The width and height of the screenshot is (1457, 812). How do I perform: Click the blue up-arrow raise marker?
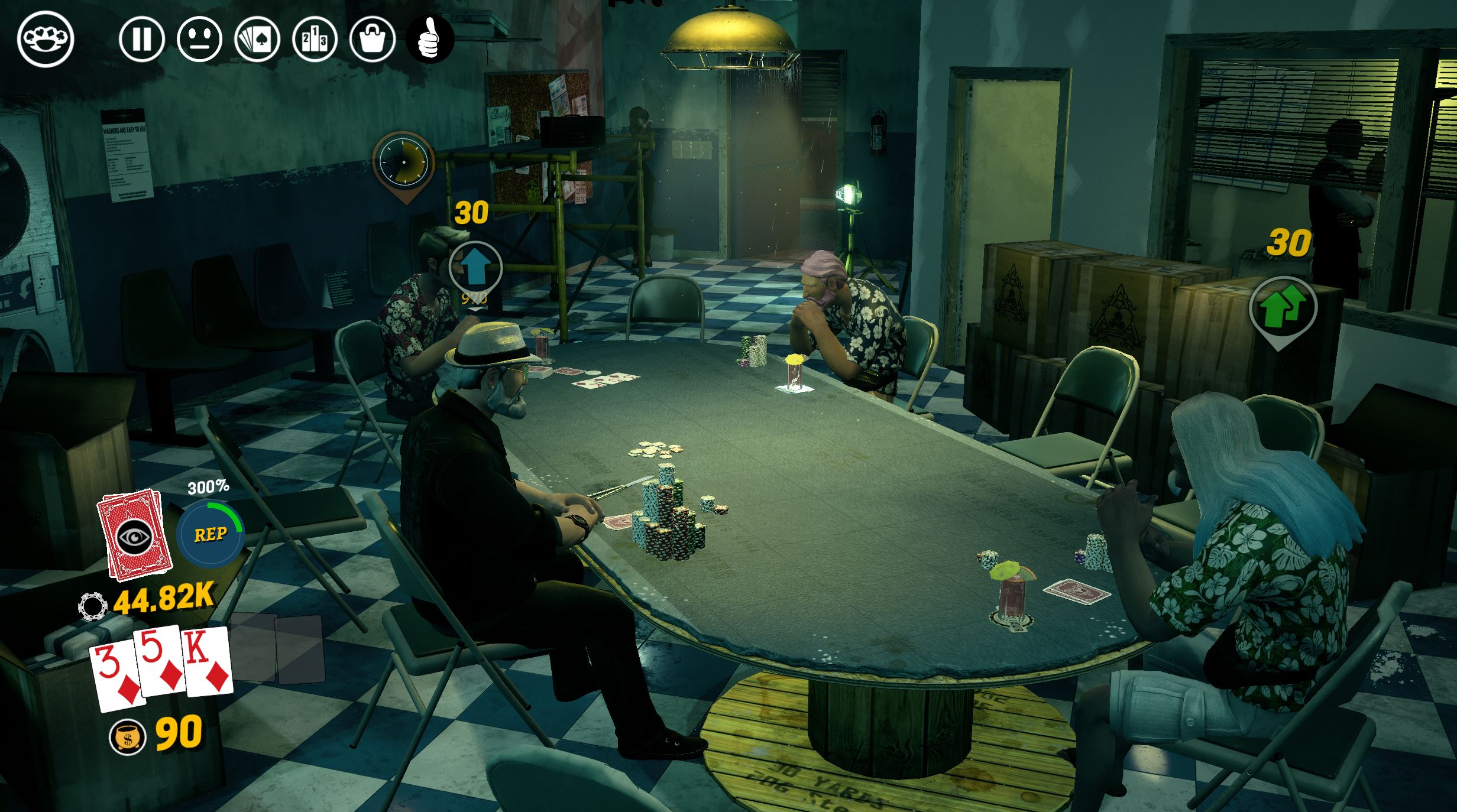point(475,268)
